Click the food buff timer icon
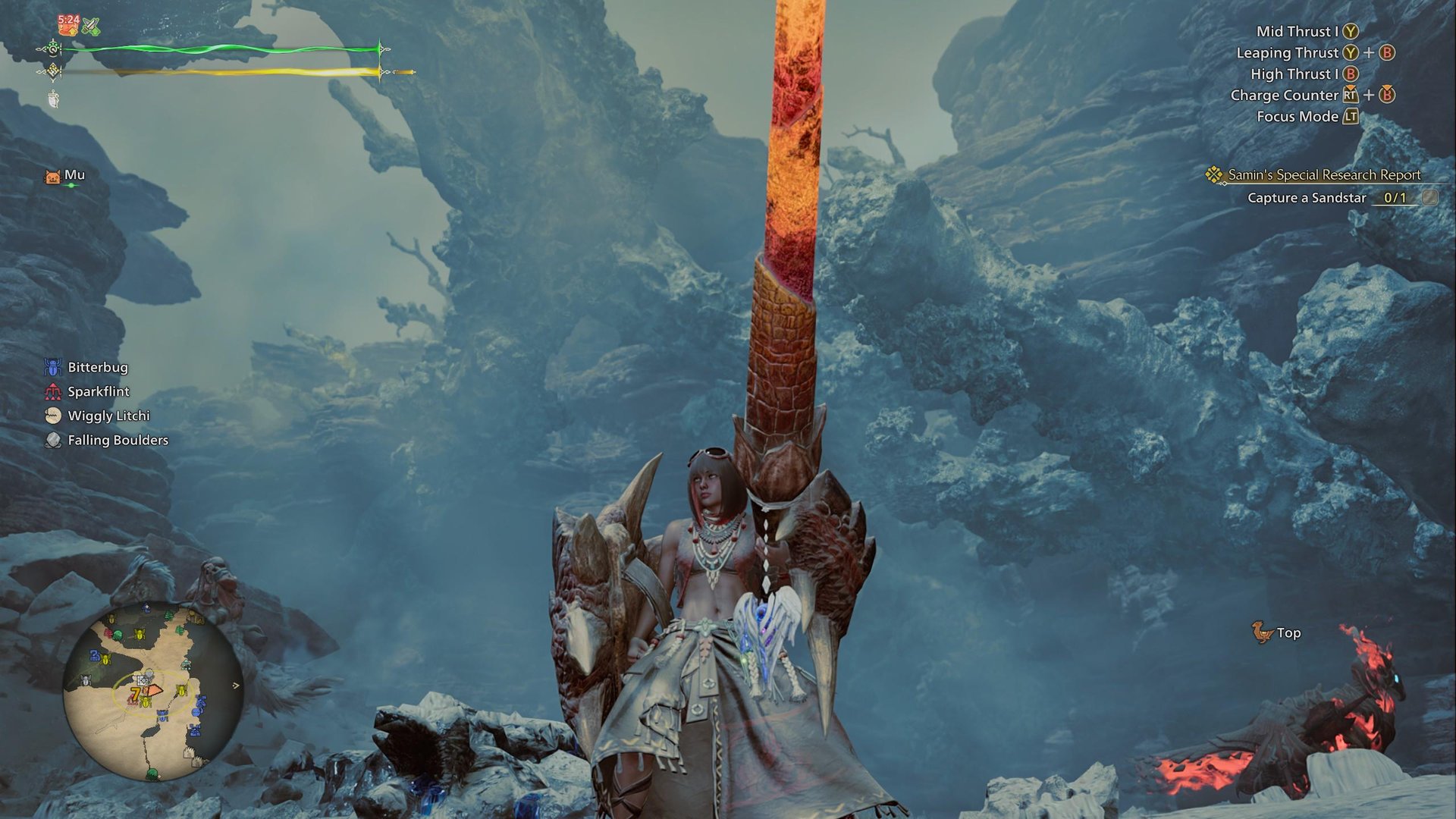 coord(69,25)
